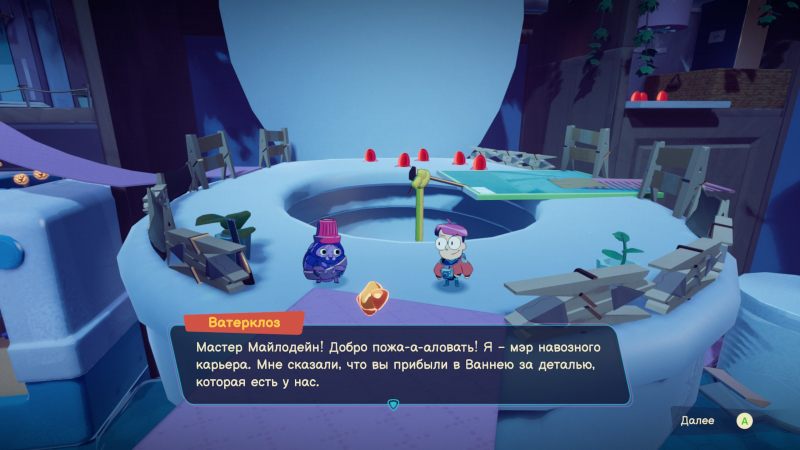Click the Ватерклоз dialogue text box
The height and width of the screenshot is (450, 800).
393,364
